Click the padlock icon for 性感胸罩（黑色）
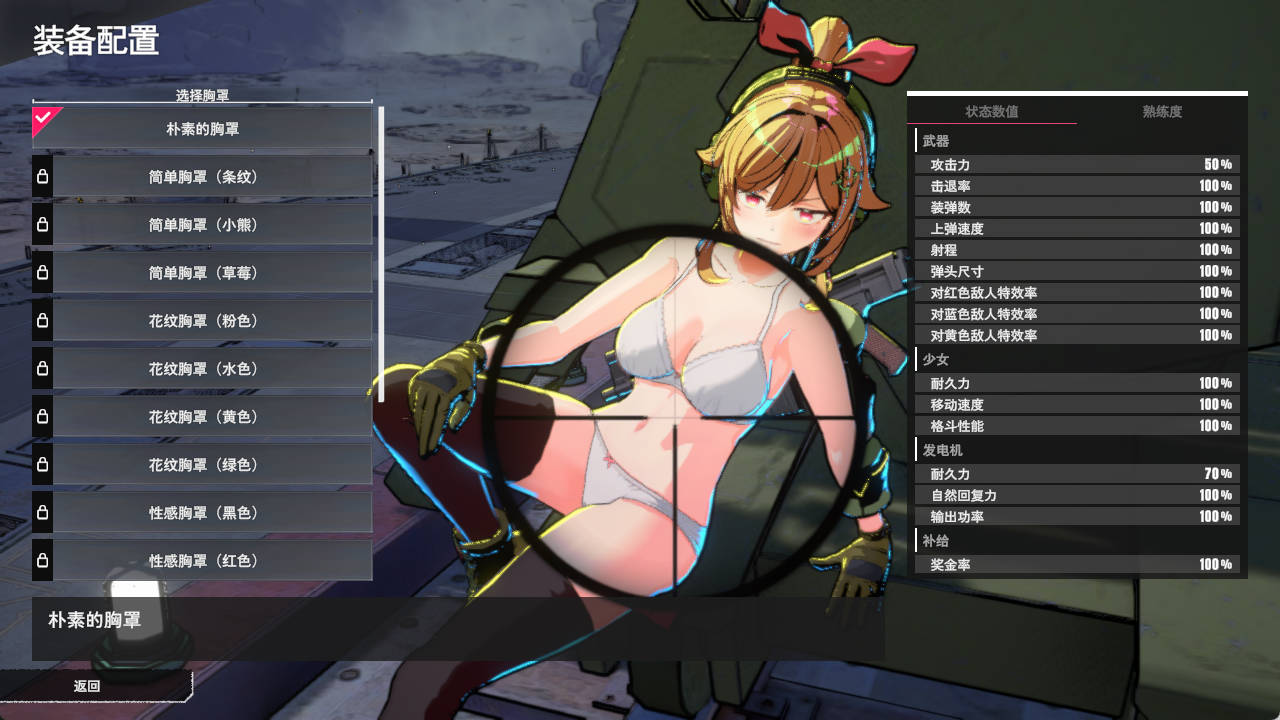Screen dimensions: 1280x720 pyautogui.click(x=41, y=513)
